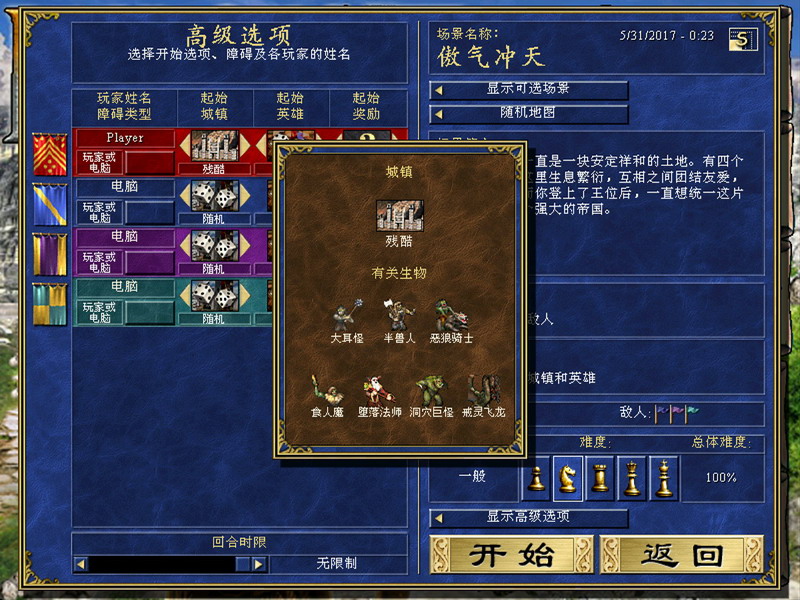Decrease turn time limit with left arrow

[x=81, y=564]
